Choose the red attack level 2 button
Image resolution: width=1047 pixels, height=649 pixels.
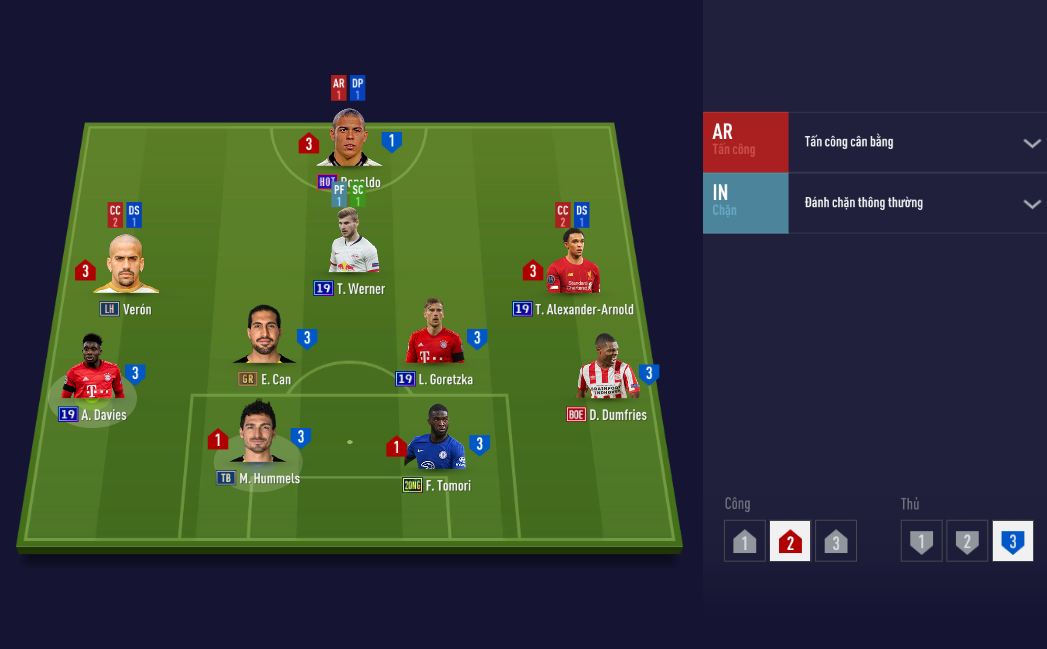click(790, 541)
